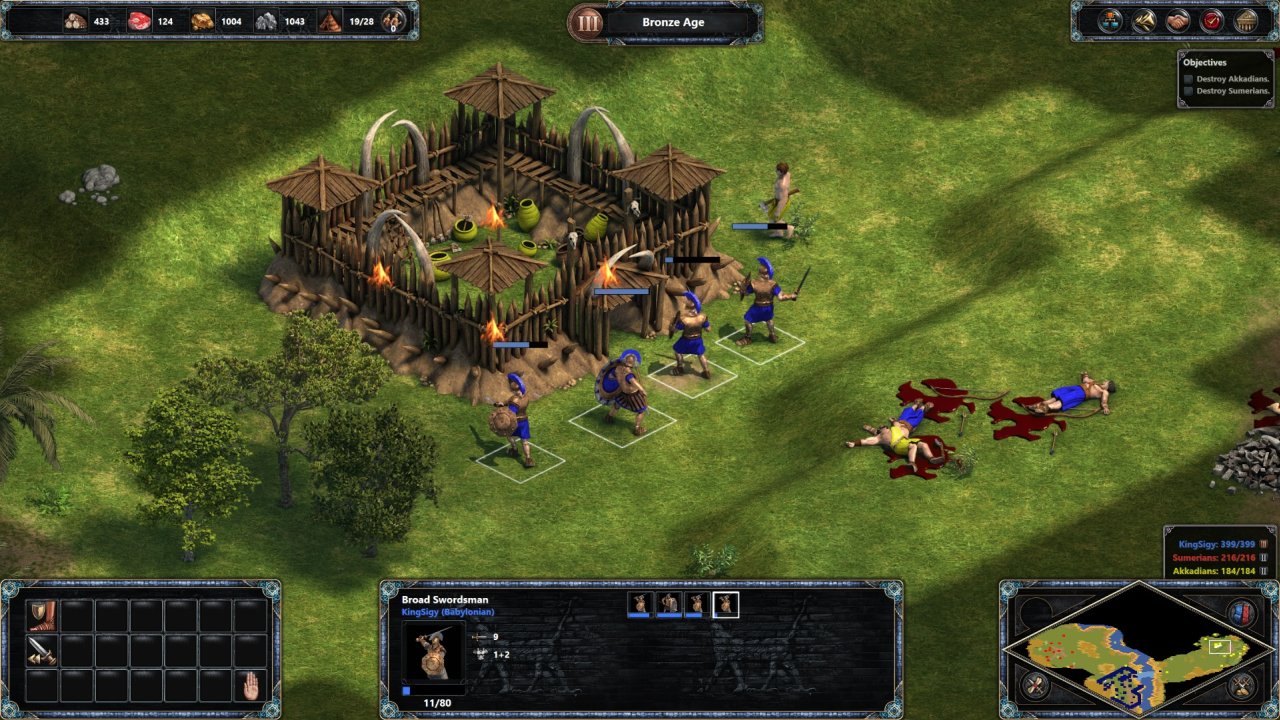Viewport: 1280px width, 720px height.
Task: Click the Objectives panel header
Action: click(1204, 62)
